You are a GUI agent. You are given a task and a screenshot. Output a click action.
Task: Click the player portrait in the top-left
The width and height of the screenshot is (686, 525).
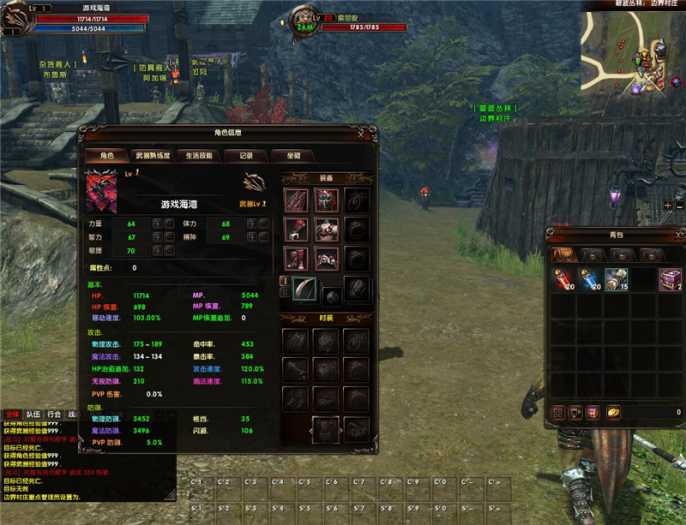[x=20, y=18]
